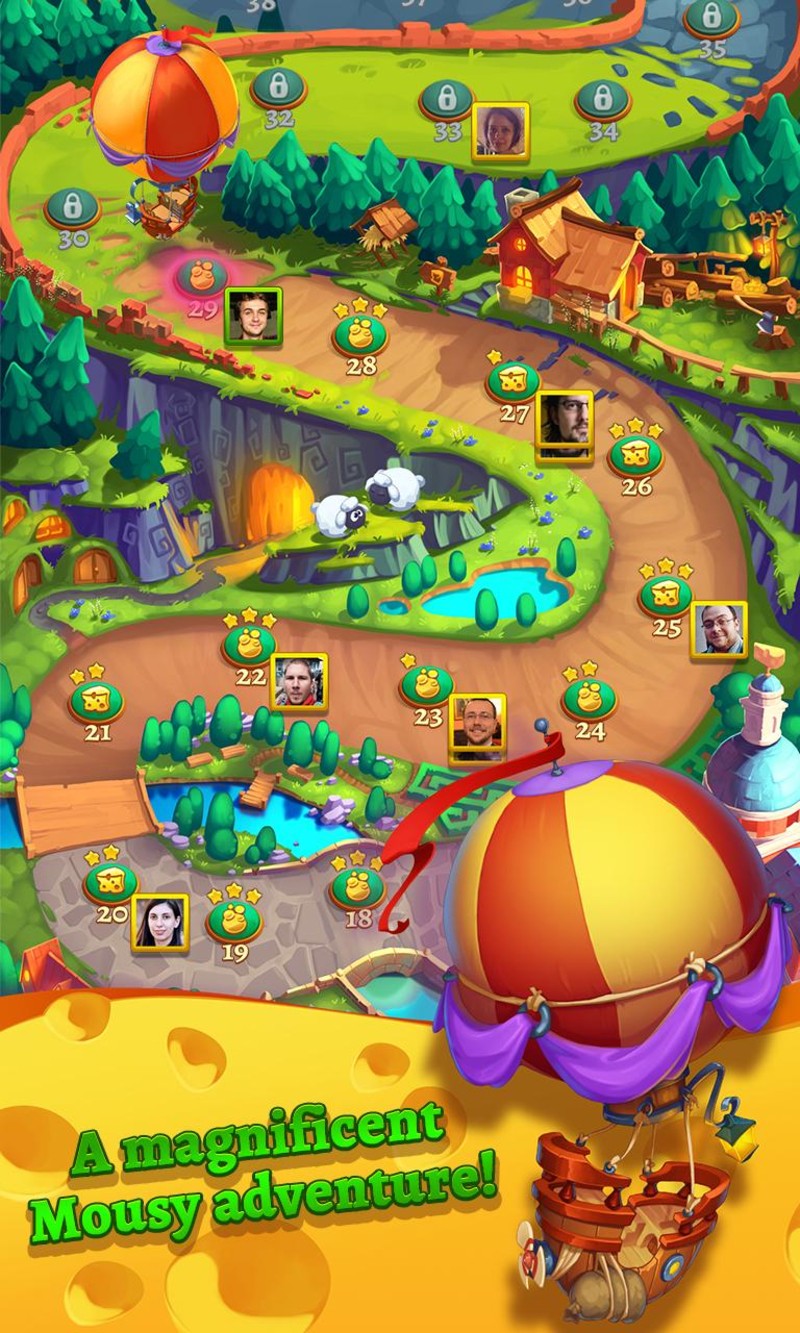Open level 19 on the map
This screenshot has width=800, height=1333.
tap(234, 920)
